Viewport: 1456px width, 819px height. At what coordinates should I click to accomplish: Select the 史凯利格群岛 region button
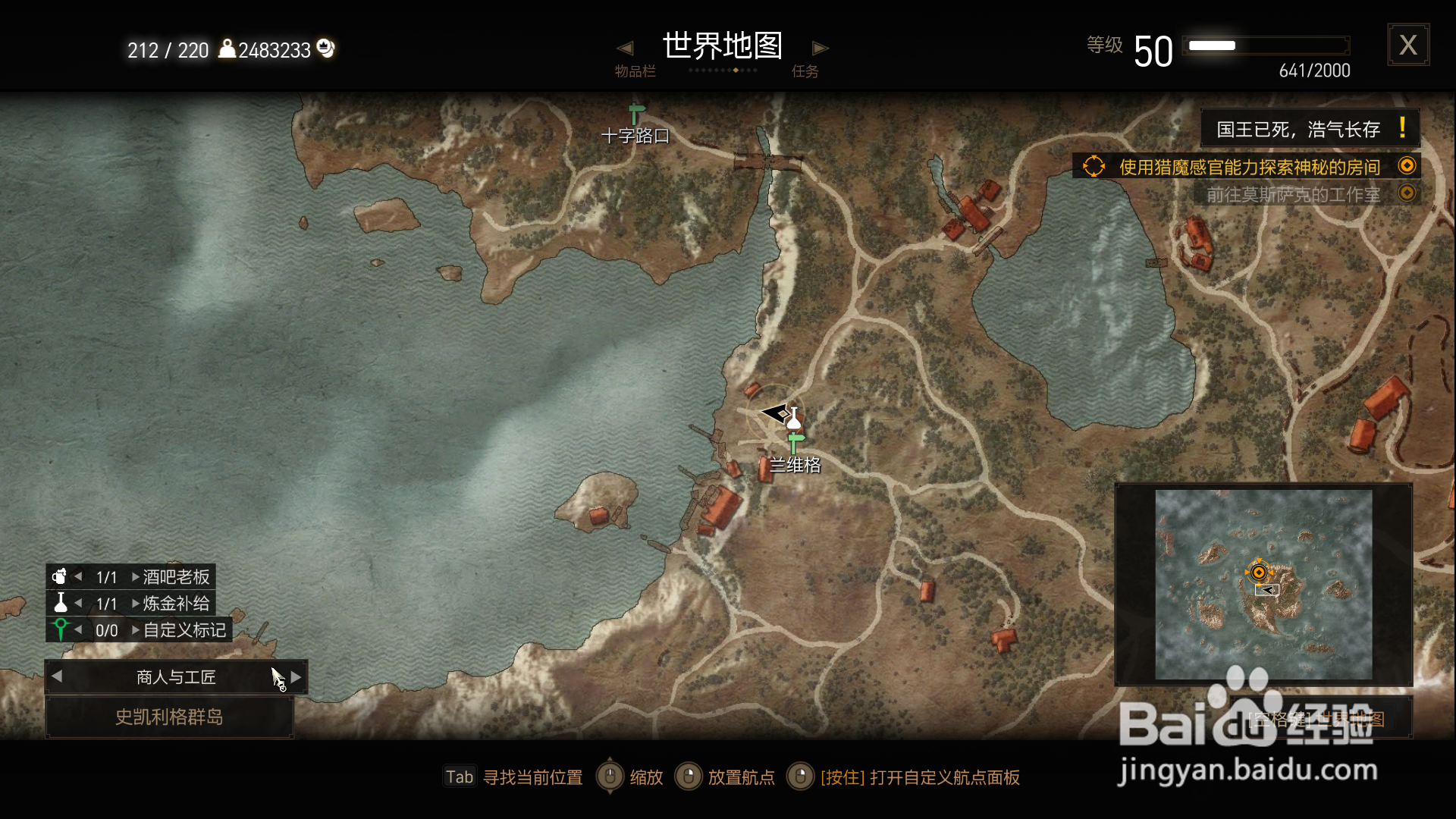[170, 717]
